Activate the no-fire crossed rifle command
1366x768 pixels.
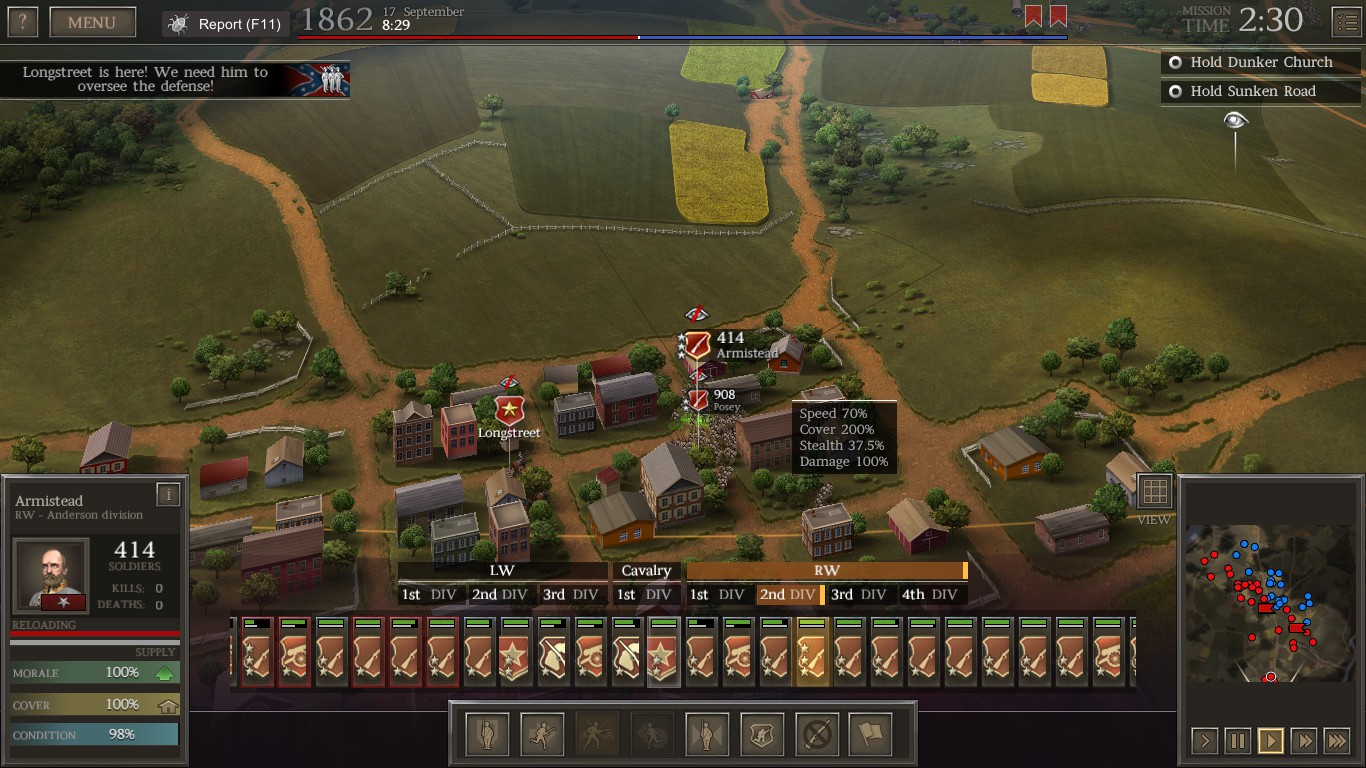[x=816, y=735]
